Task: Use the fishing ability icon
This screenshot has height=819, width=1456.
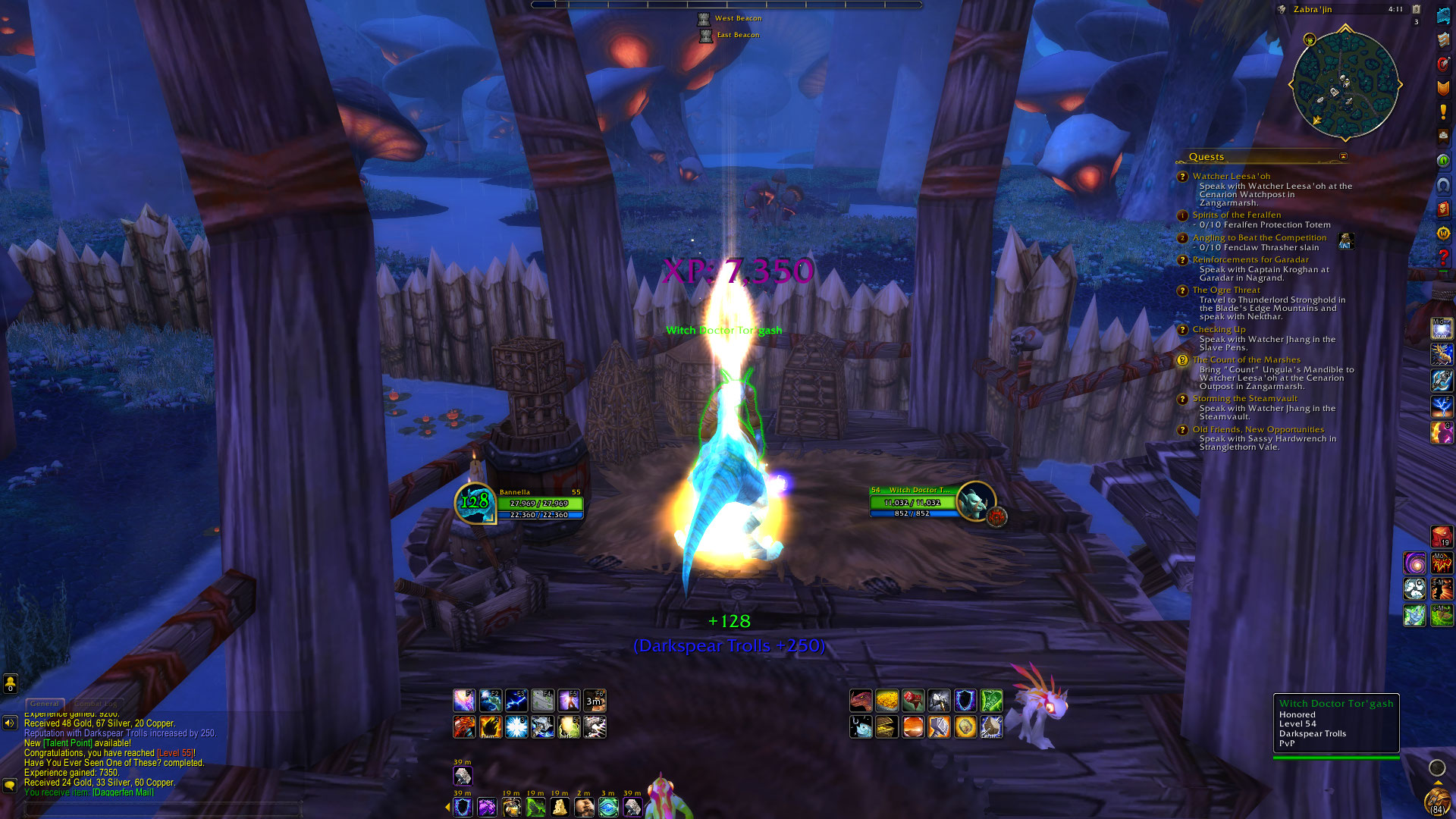Action: (861, 727)
